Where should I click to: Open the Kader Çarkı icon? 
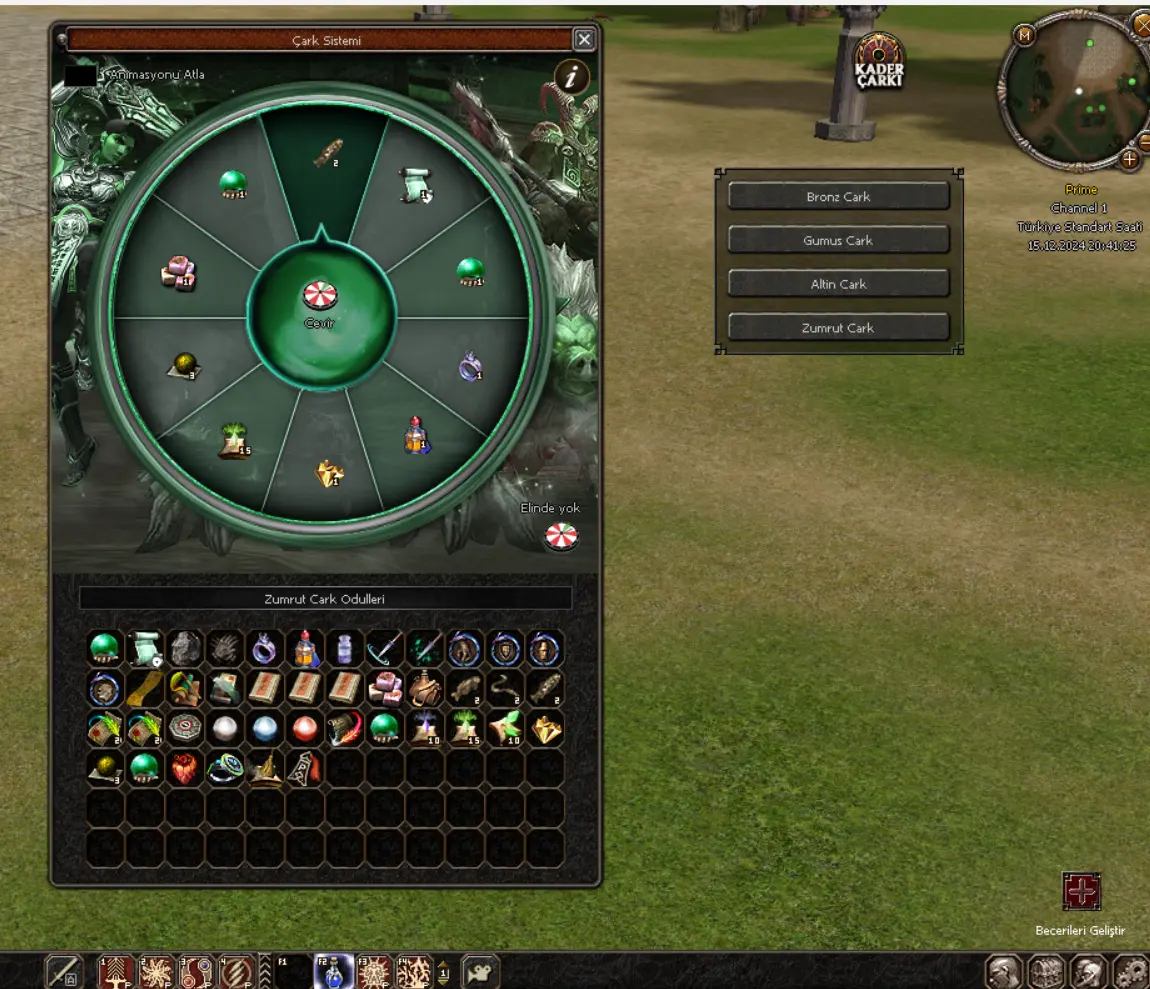pyautogui.click(x=879, y=62)
